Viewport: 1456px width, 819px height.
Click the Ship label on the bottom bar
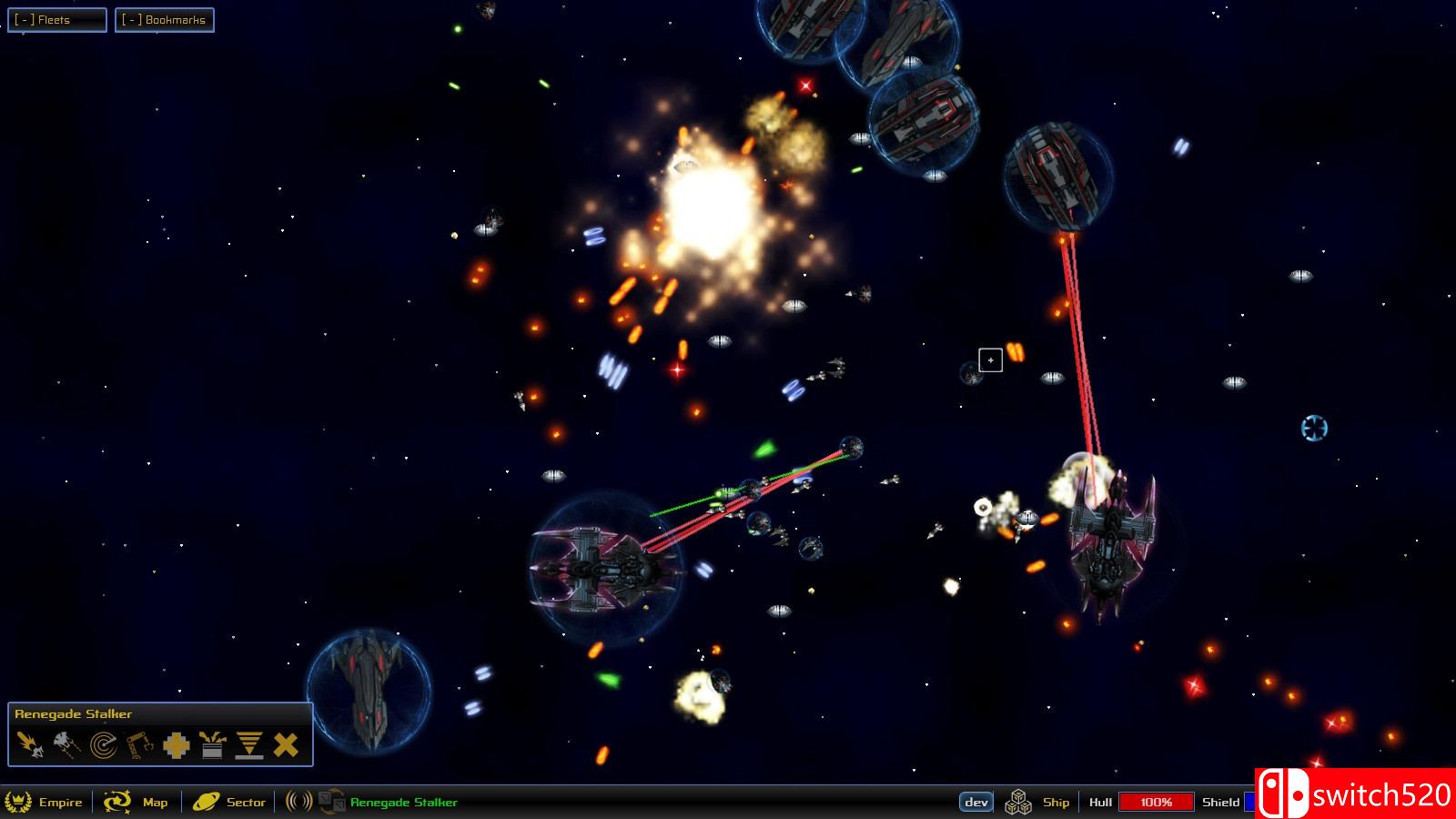click(x=1055, y=803)
